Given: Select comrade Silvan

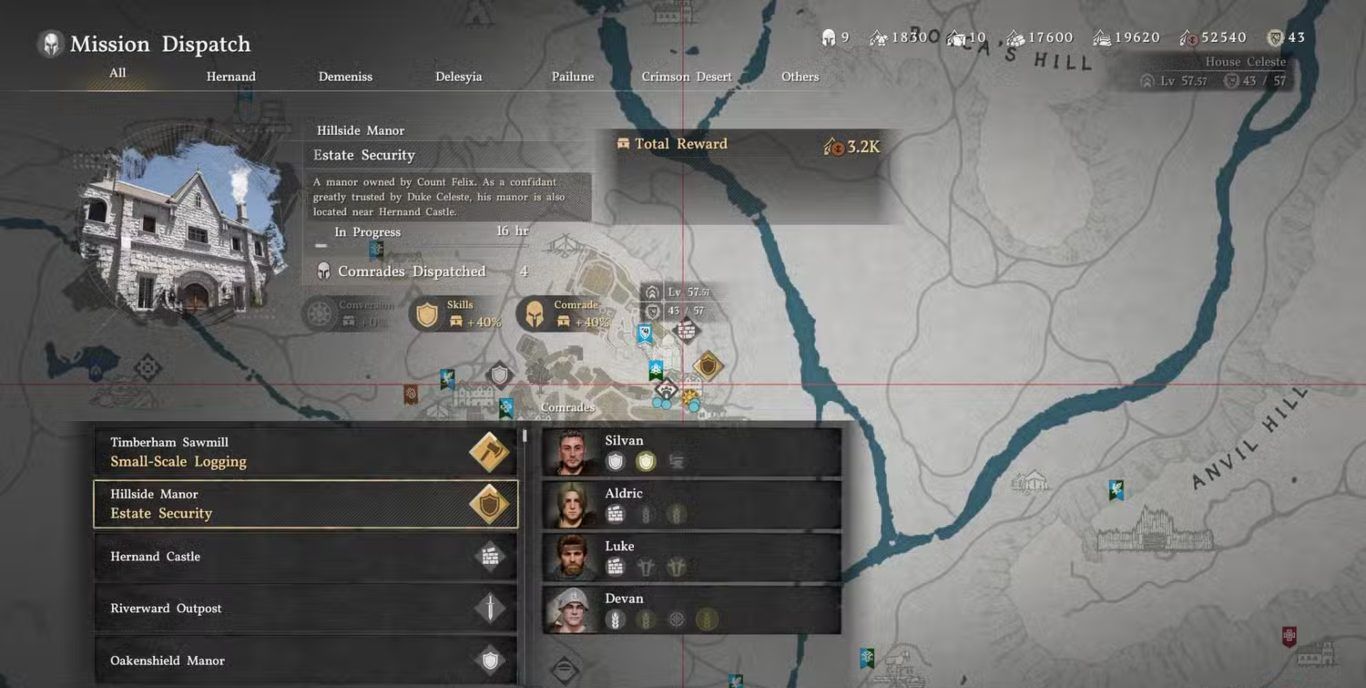Looking at the screenshot, I should (x=691, y=452).
